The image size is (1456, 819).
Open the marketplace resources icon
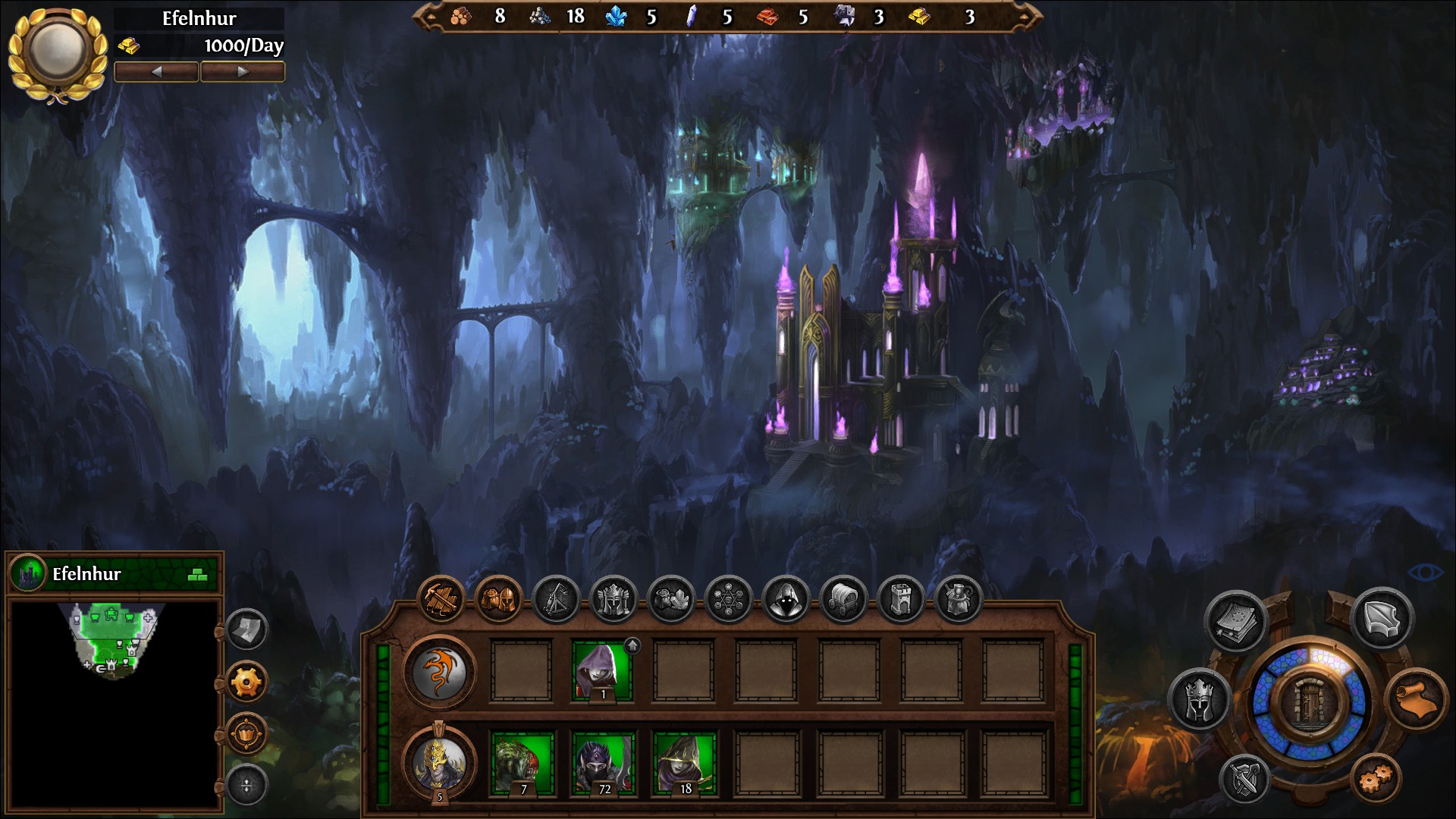[671, 600]
